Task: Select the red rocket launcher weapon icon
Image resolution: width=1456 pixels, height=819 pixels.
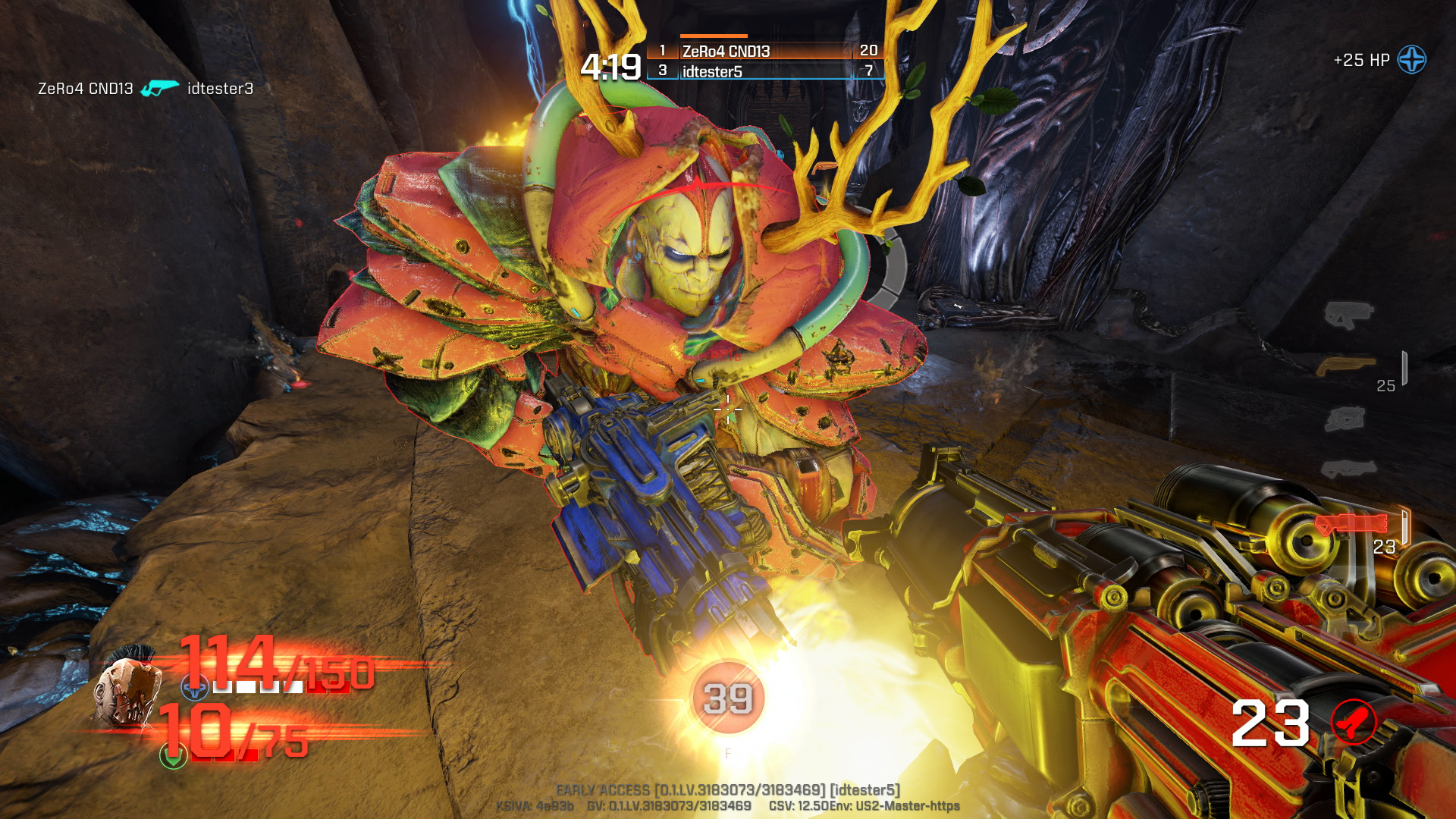Action: [x=1351, y=523]
